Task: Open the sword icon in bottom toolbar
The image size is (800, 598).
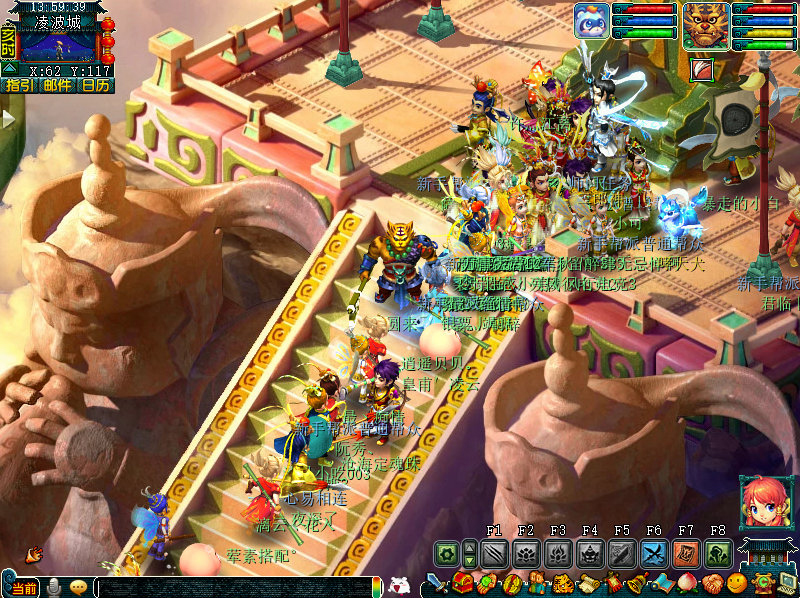Action: pyautogui.click(x=438, y=583)
